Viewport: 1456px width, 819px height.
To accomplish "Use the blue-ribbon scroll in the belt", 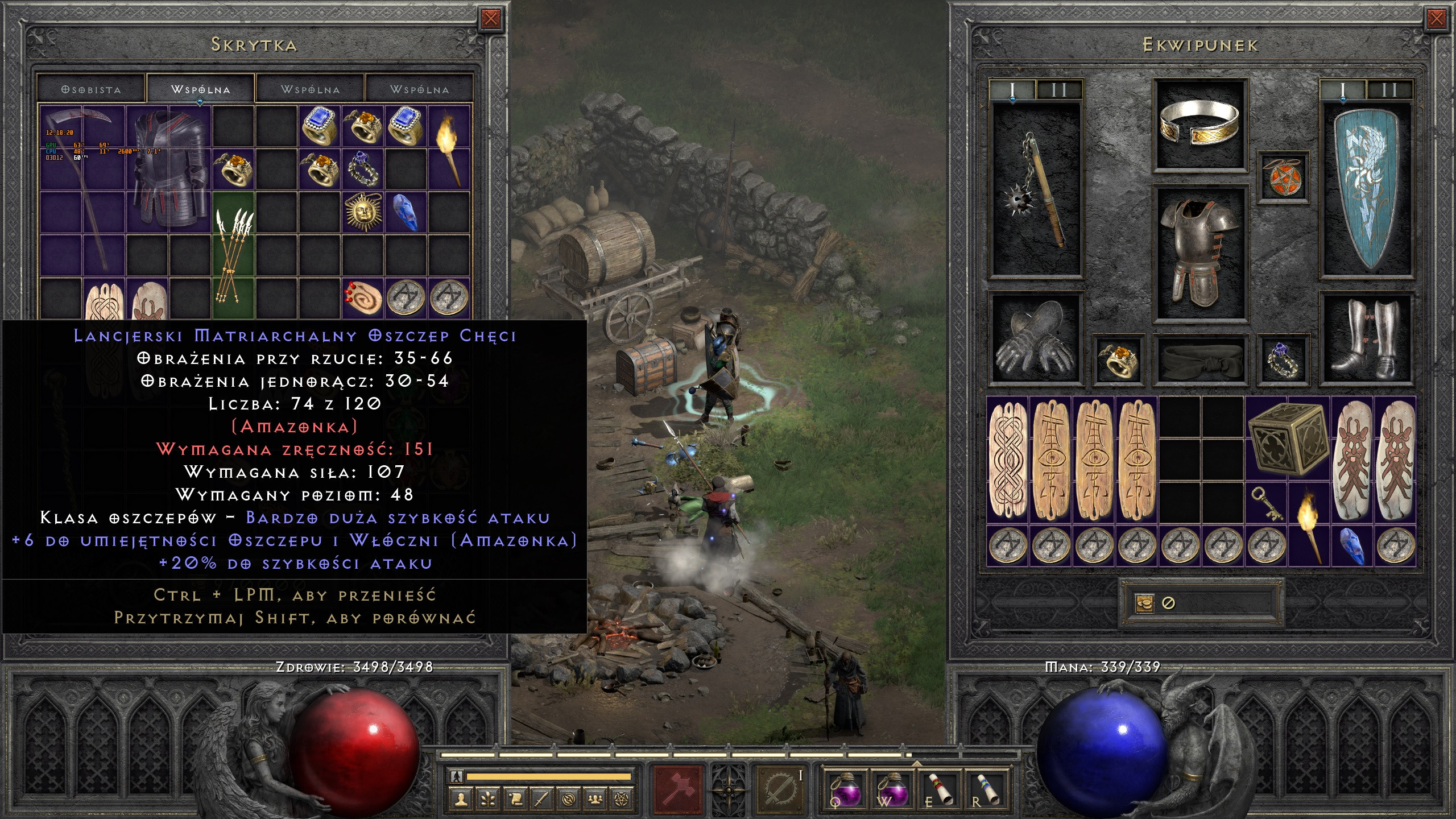I will point(988,789).
